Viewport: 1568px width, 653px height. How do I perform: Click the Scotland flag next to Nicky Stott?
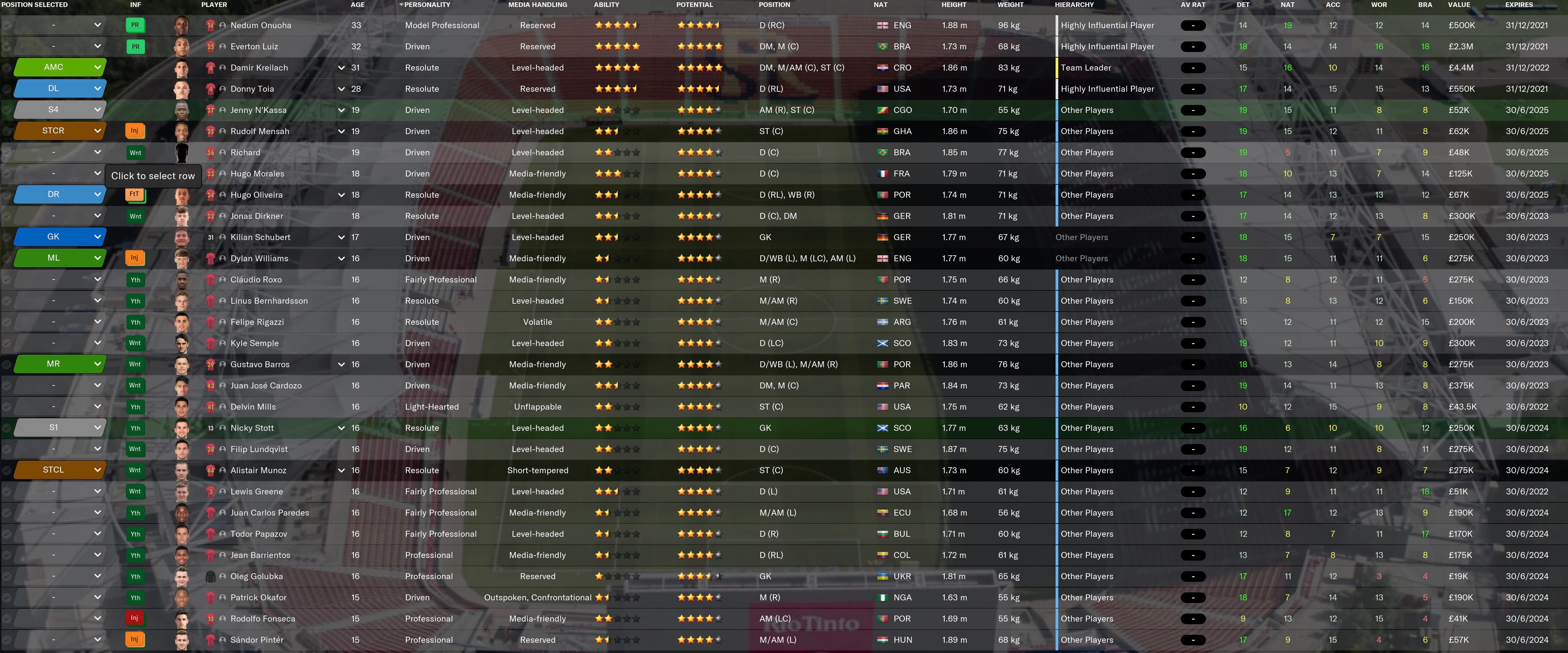point(884,428)
